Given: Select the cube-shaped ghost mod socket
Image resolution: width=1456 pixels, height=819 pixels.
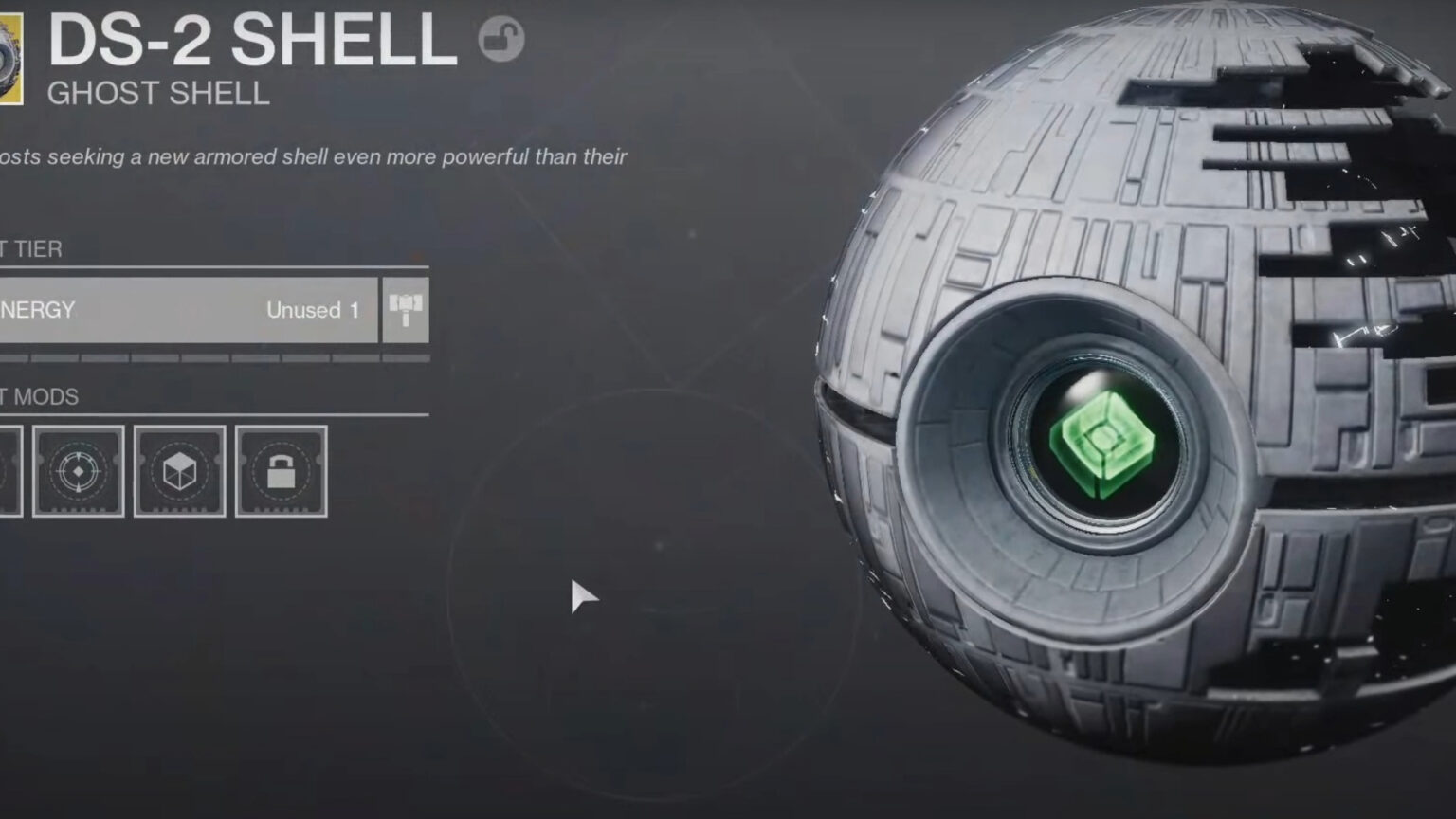Looking at the screenshot, I should [x=178, y=471].
